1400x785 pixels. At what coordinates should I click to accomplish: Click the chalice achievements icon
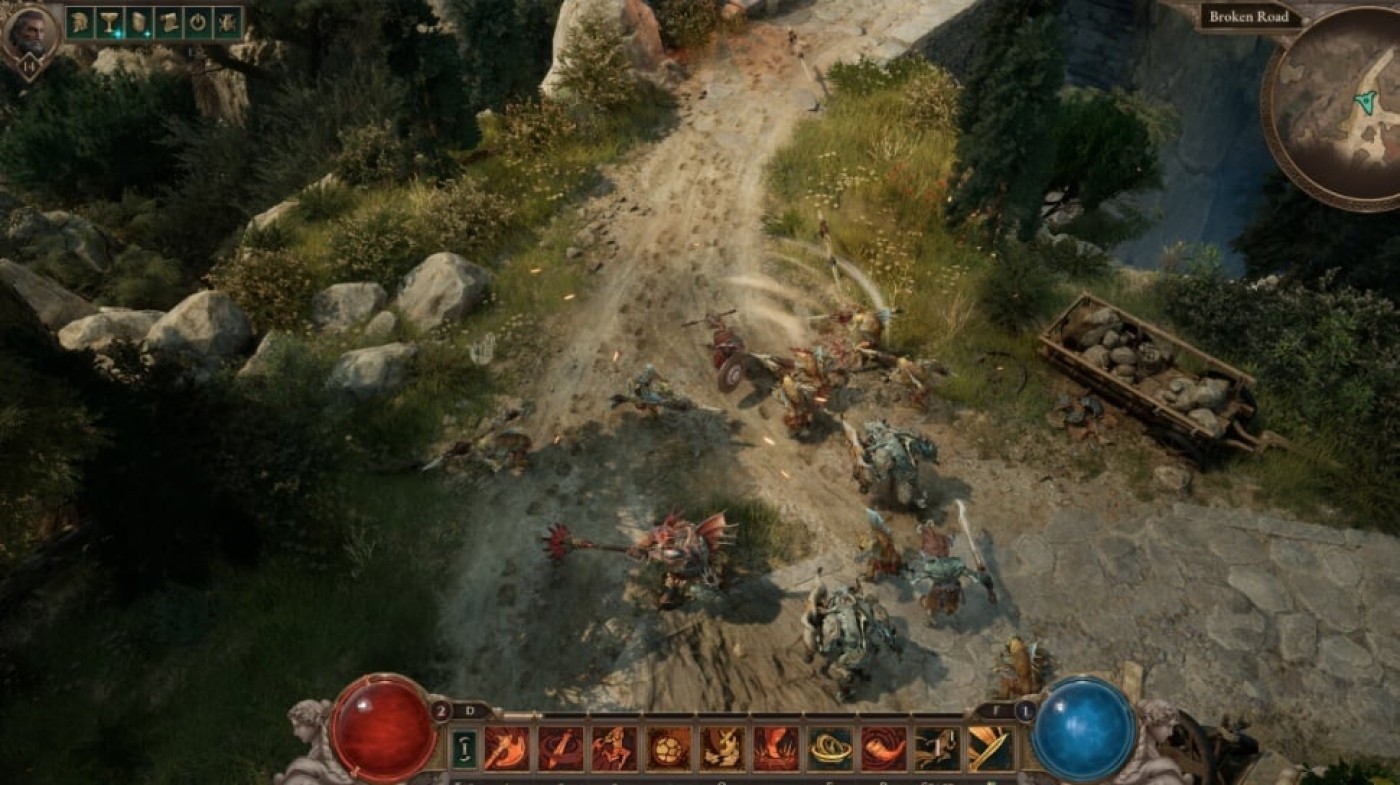point(109,22)
